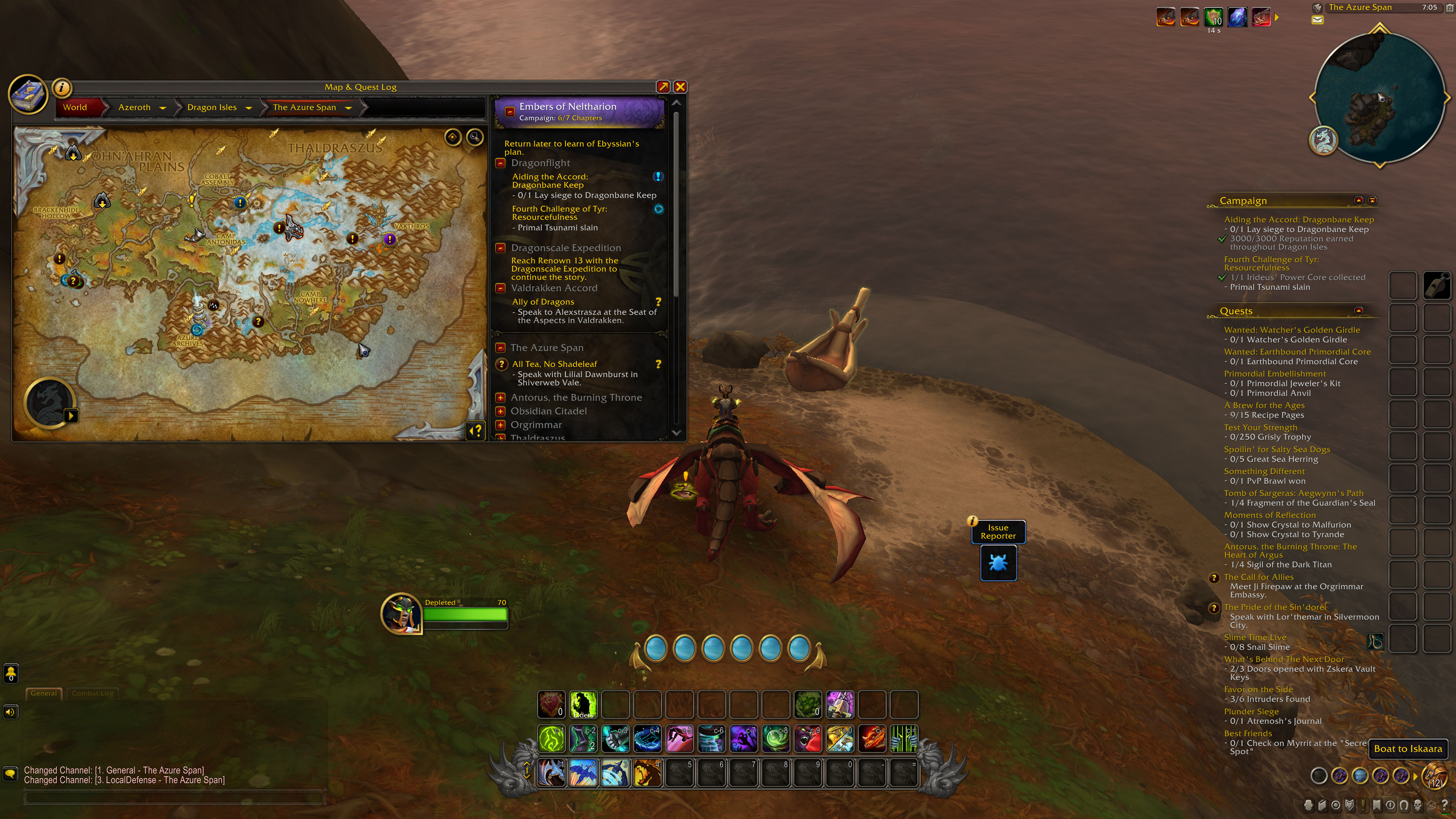This screenshot has height=819, width=1456.
Task: Expand the Obsidian Citadel quest category
Action: tap(500, 411)
